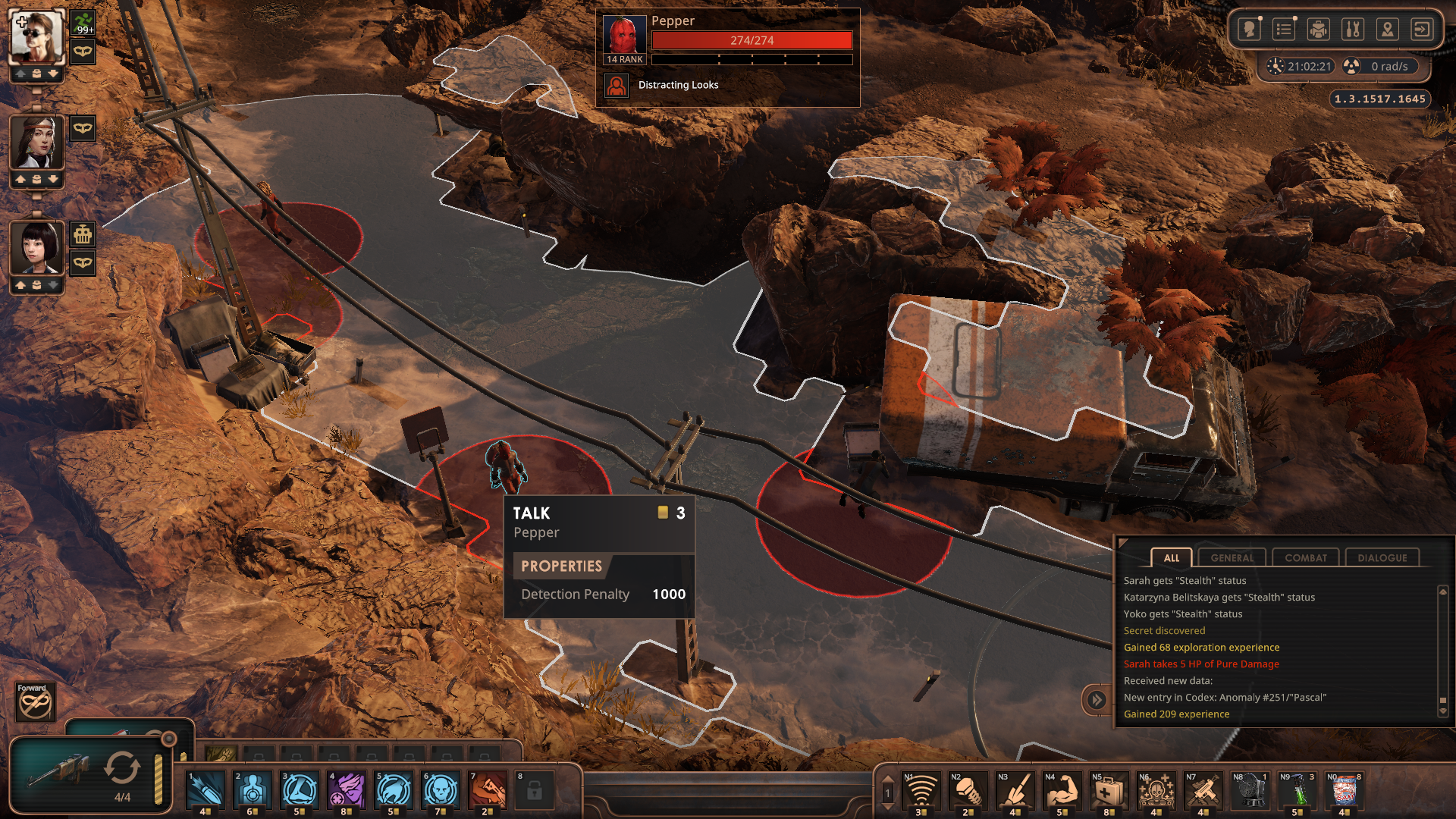Viewport: 1456px width, 819px height.
Task: Select Yoko's black-haired portrait
Action: point(36,248)
